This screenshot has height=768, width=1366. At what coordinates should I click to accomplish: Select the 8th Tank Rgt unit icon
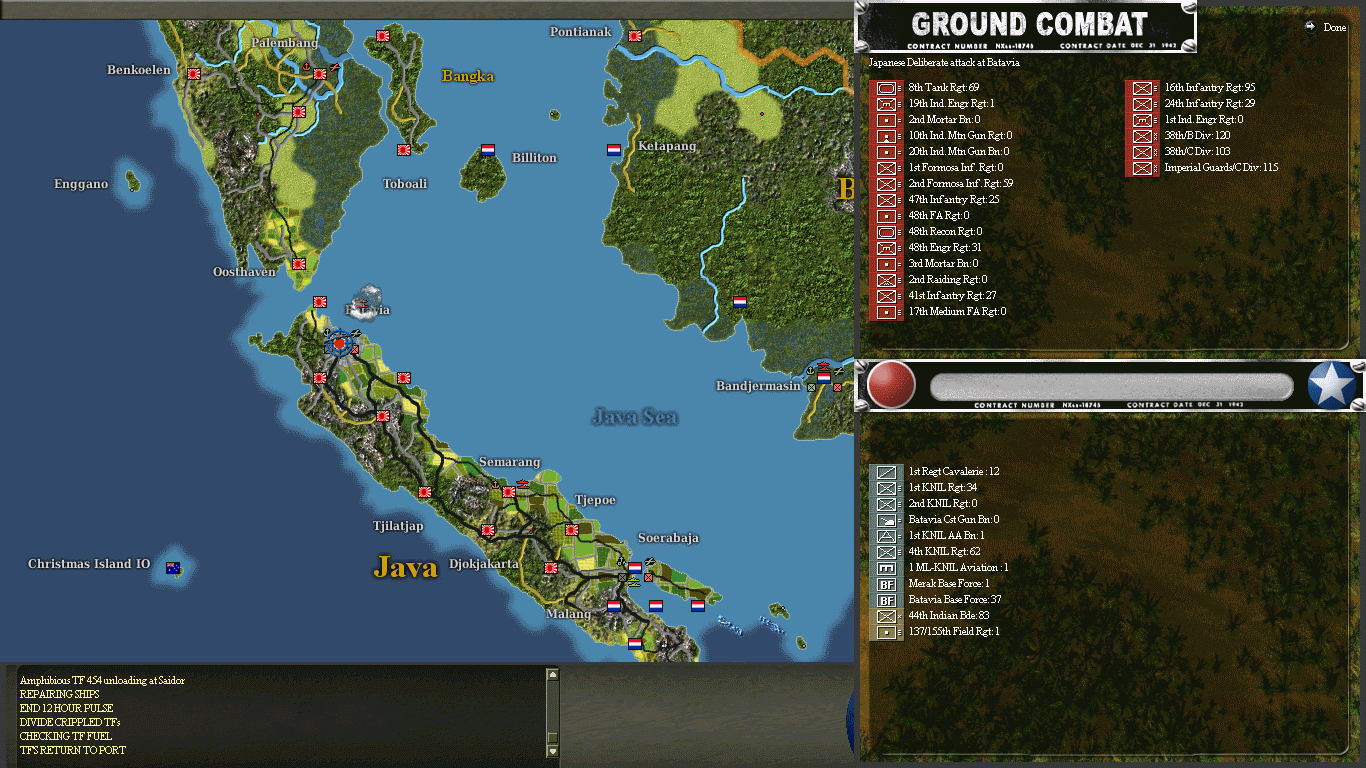coord(885,88)
